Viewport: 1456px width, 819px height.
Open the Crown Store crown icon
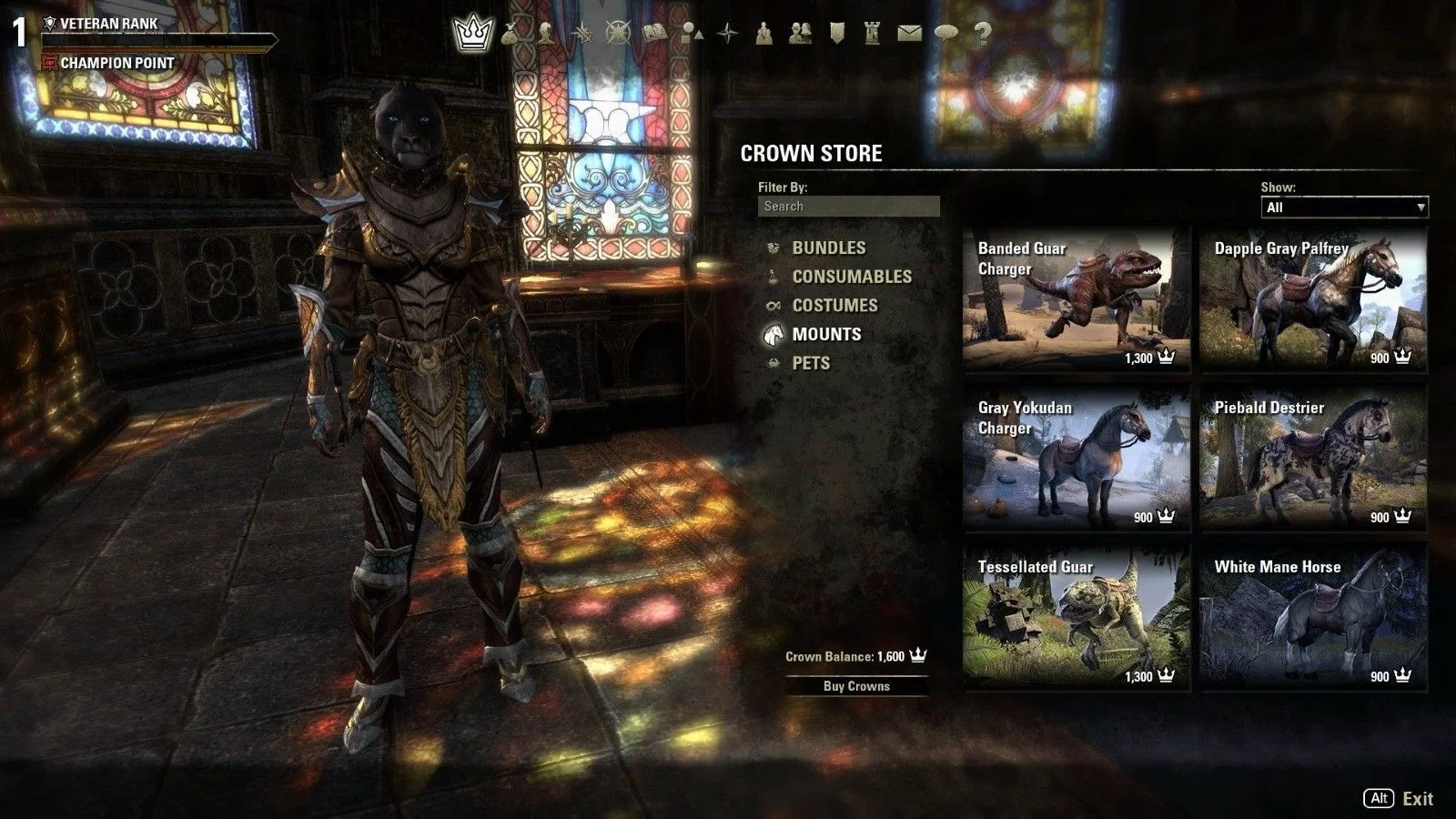(472, 34)
